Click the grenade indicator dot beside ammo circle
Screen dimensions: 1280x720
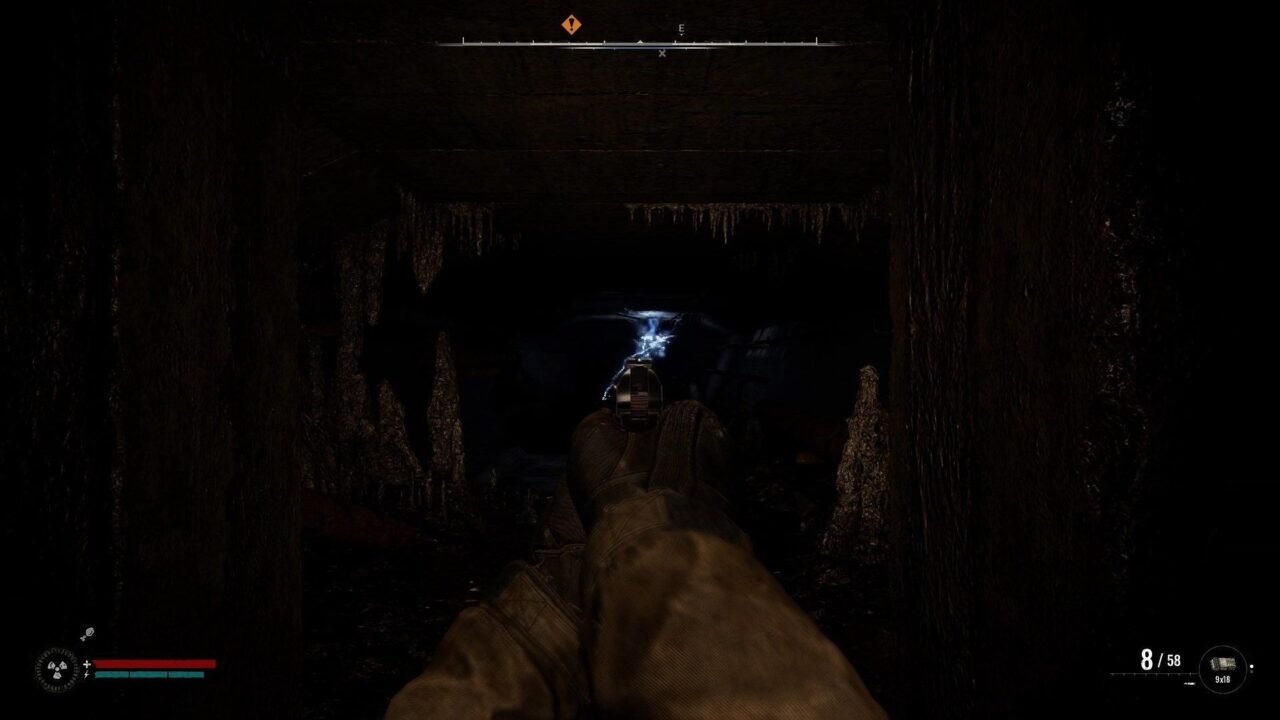click(1252, 667)
